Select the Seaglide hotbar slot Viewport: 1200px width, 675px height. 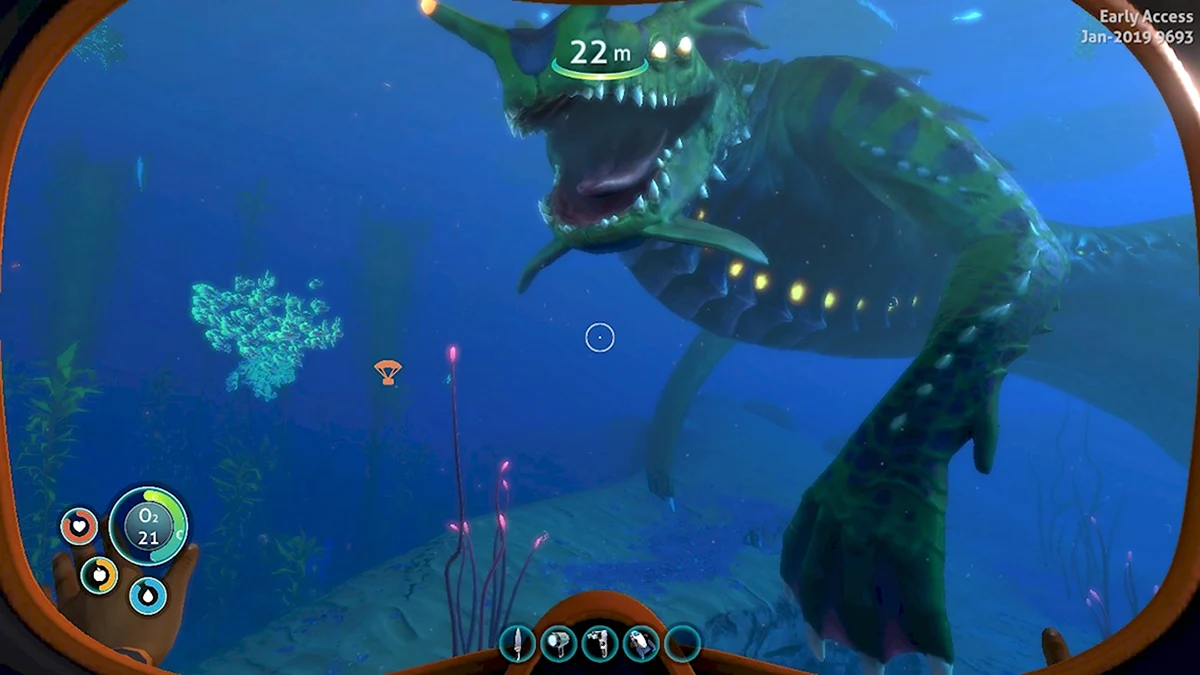point(641,643)
